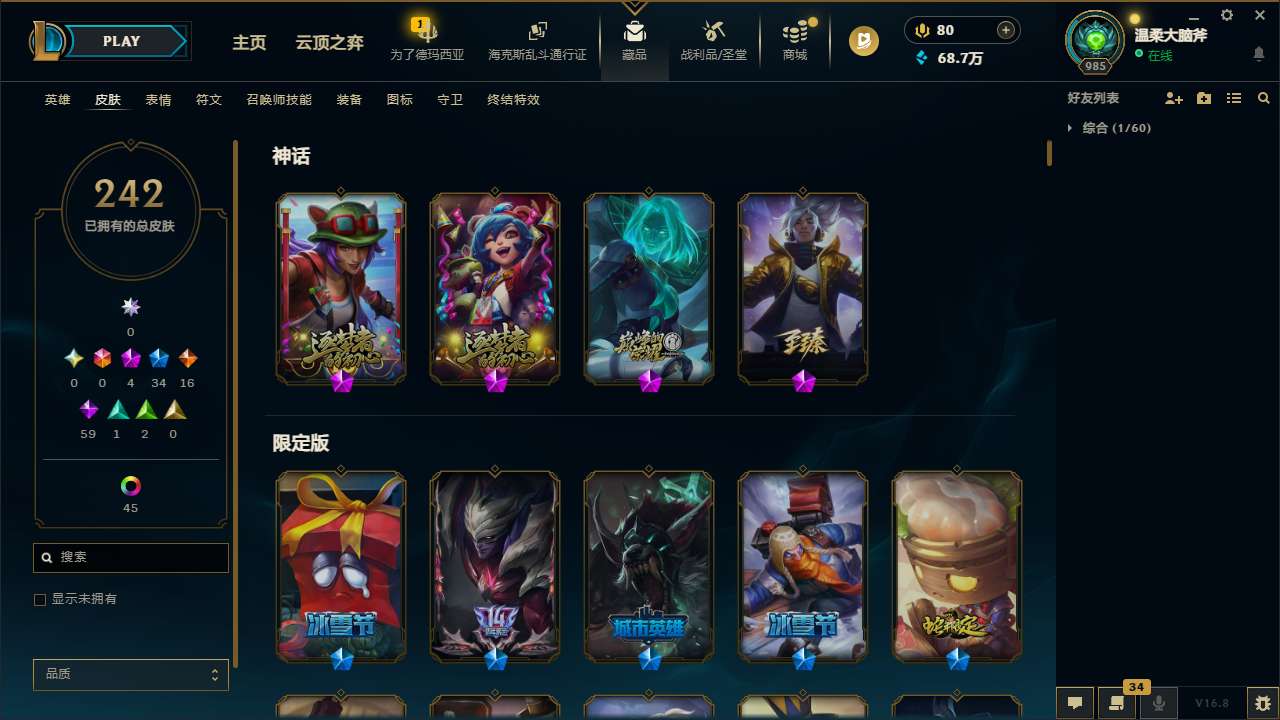Click the PLAY button

click(121, 41)
